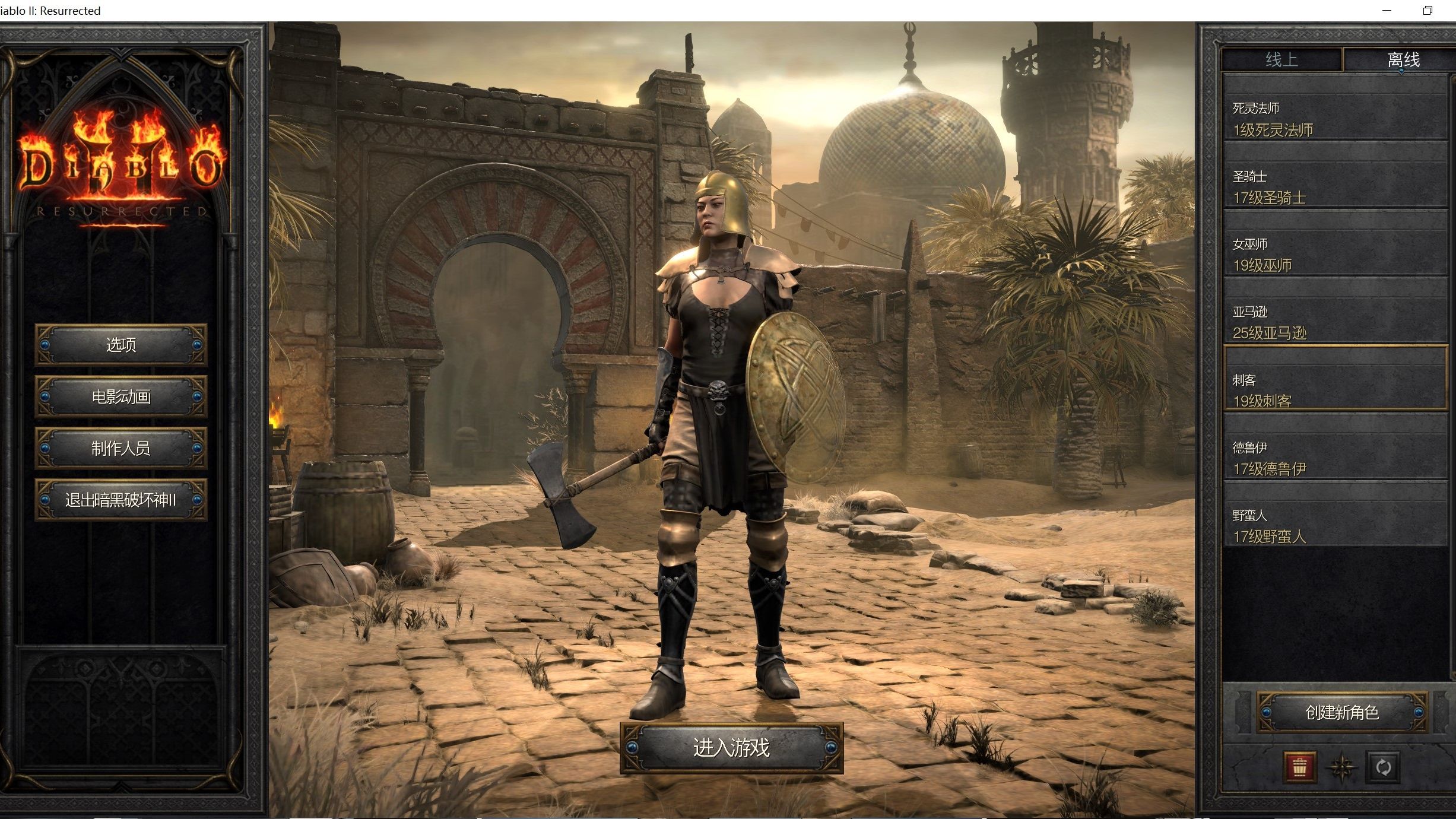Pick the level 19 女巫师 character

[1336, 255]
